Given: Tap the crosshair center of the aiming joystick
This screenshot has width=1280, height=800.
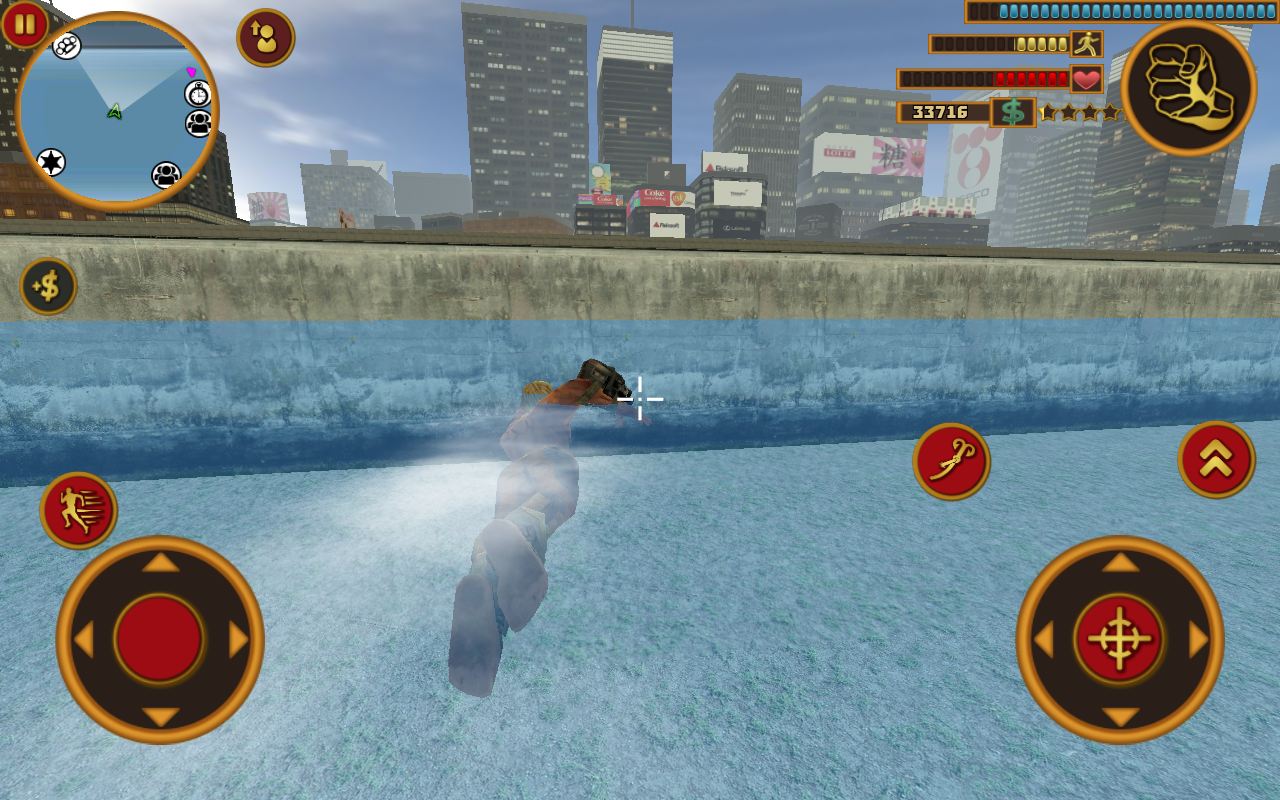Looking at the screenshot, I should click(1119, 636).
